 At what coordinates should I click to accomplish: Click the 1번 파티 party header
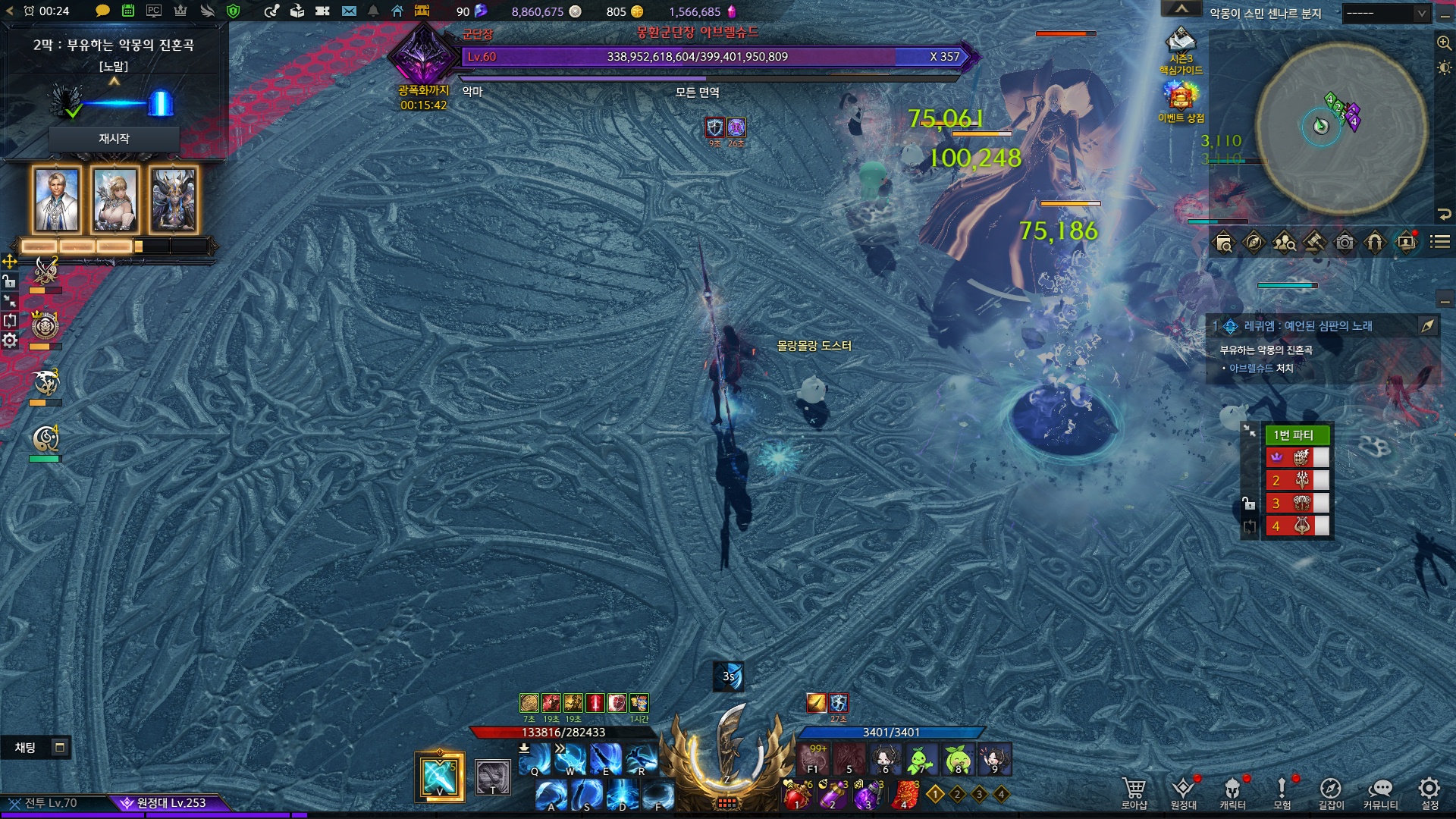[1297, 435]
